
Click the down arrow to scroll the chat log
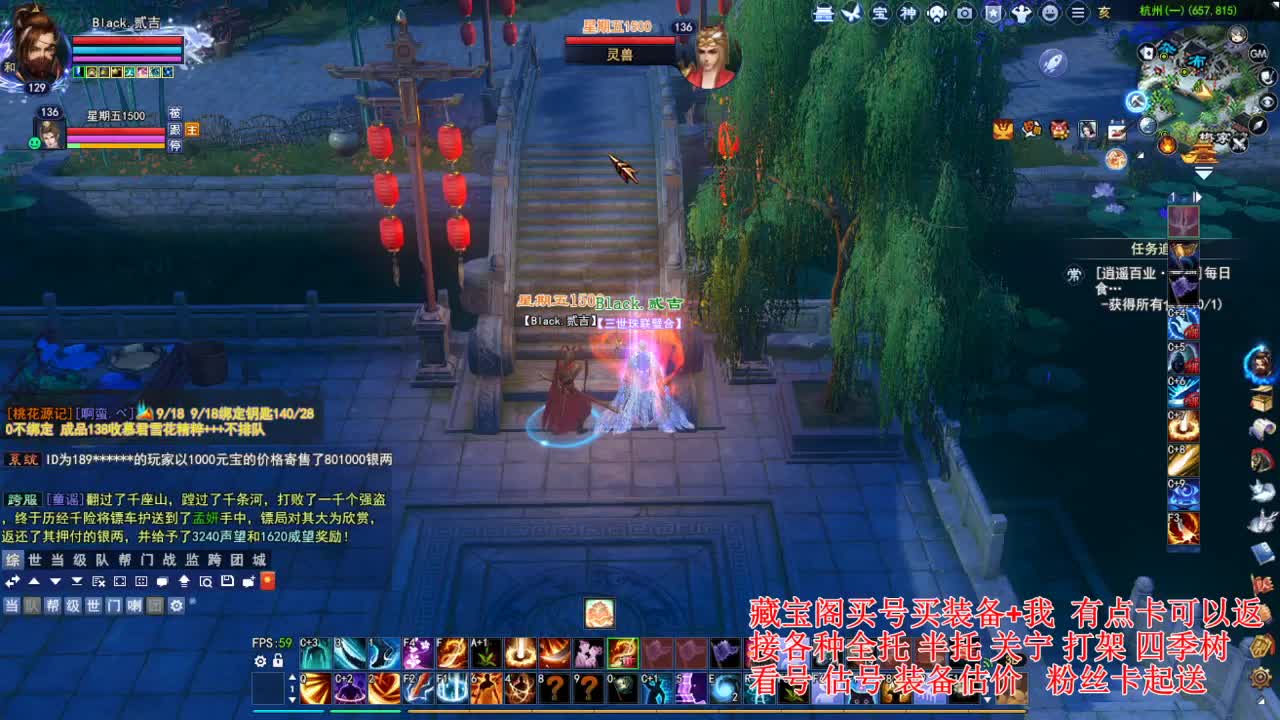click(55, 581)
